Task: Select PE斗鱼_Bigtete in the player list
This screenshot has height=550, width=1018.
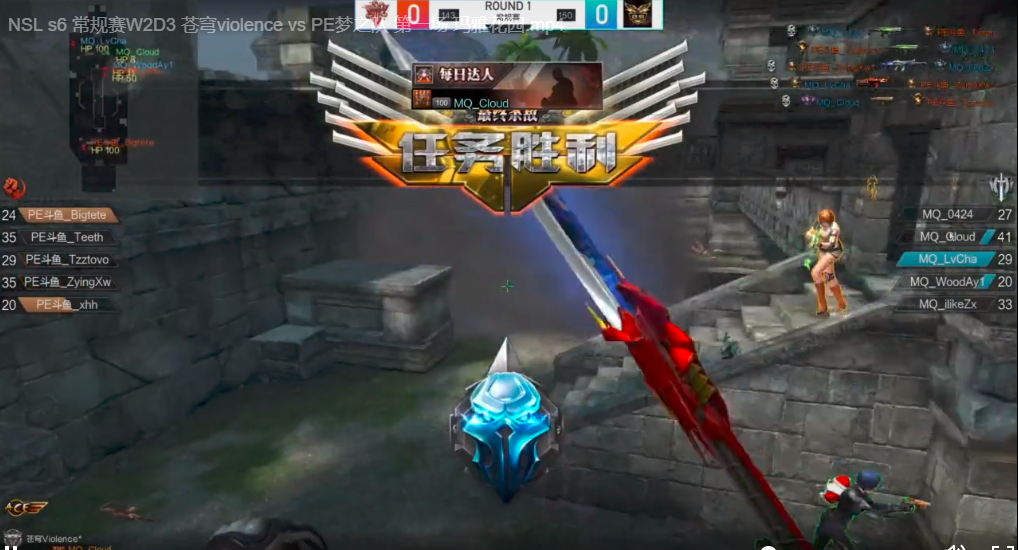Action: click(70, 215)
